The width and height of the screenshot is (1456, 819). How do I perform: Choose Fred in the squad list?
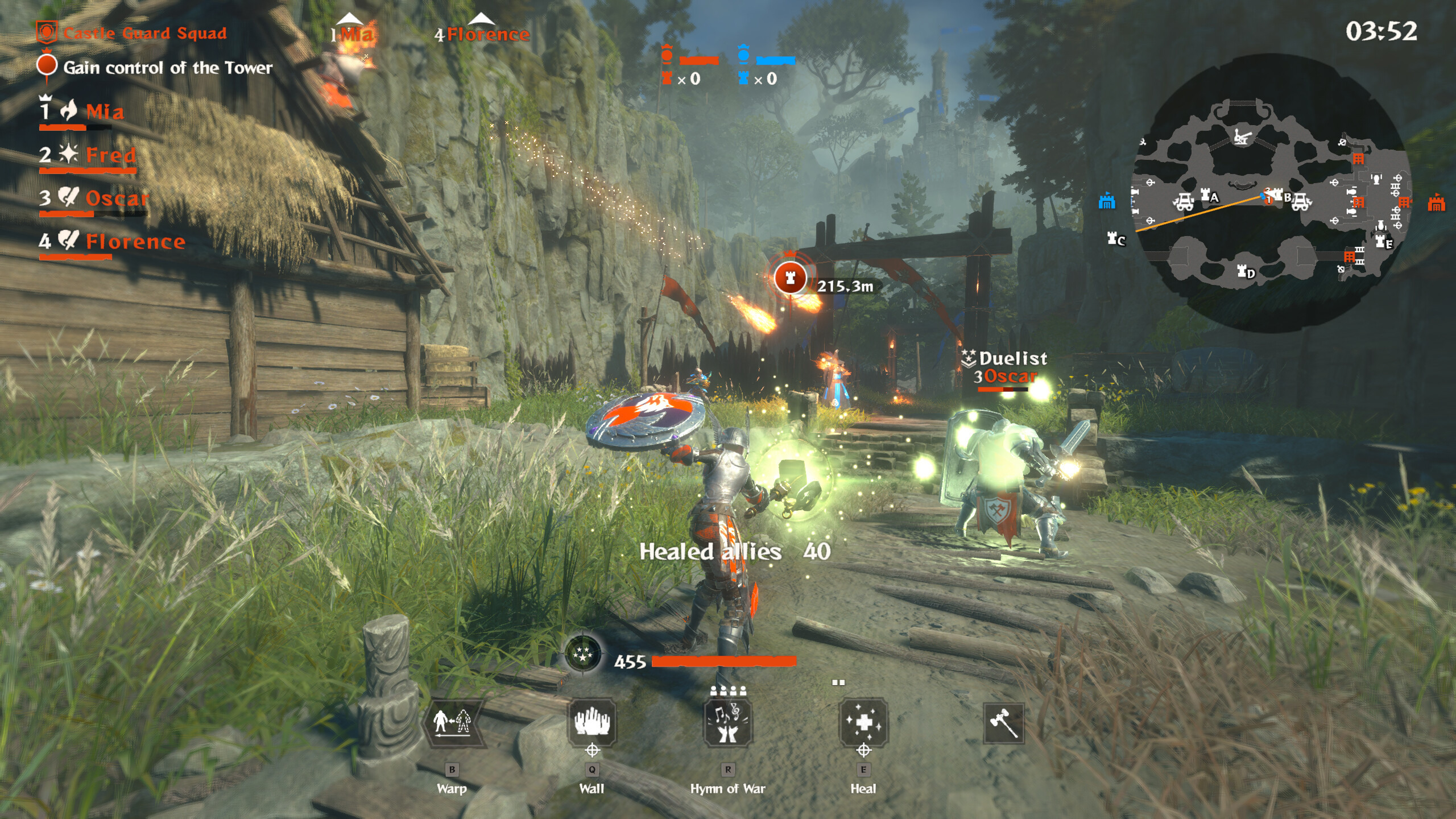(110, 155)
